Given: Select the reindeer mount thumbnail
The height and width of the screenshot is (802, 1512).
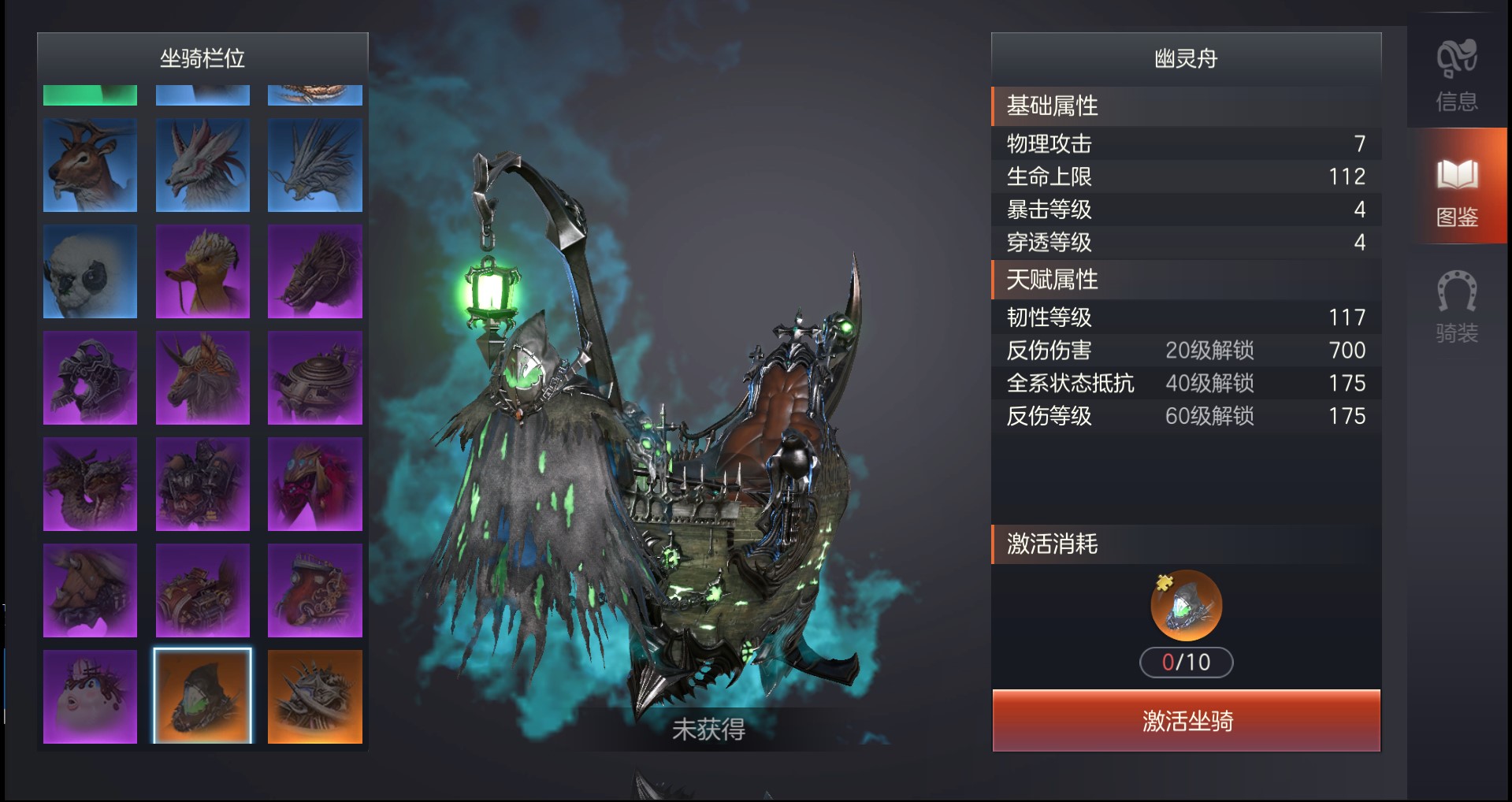Looking at the screenshot, I should (90, 165).
